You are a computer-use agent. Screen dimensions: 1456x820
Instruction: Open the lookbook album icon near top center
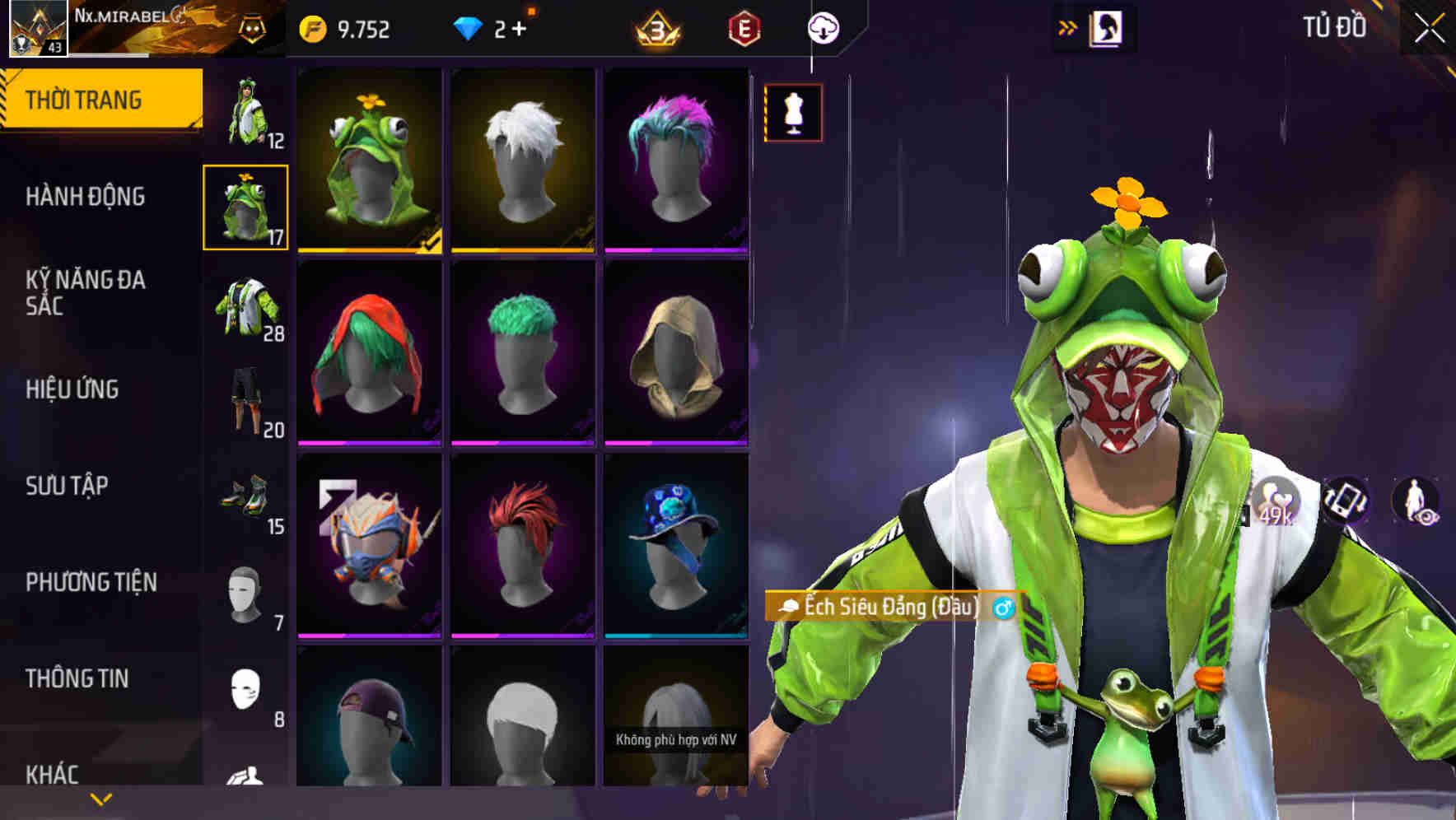click(x=1104, y=27)
